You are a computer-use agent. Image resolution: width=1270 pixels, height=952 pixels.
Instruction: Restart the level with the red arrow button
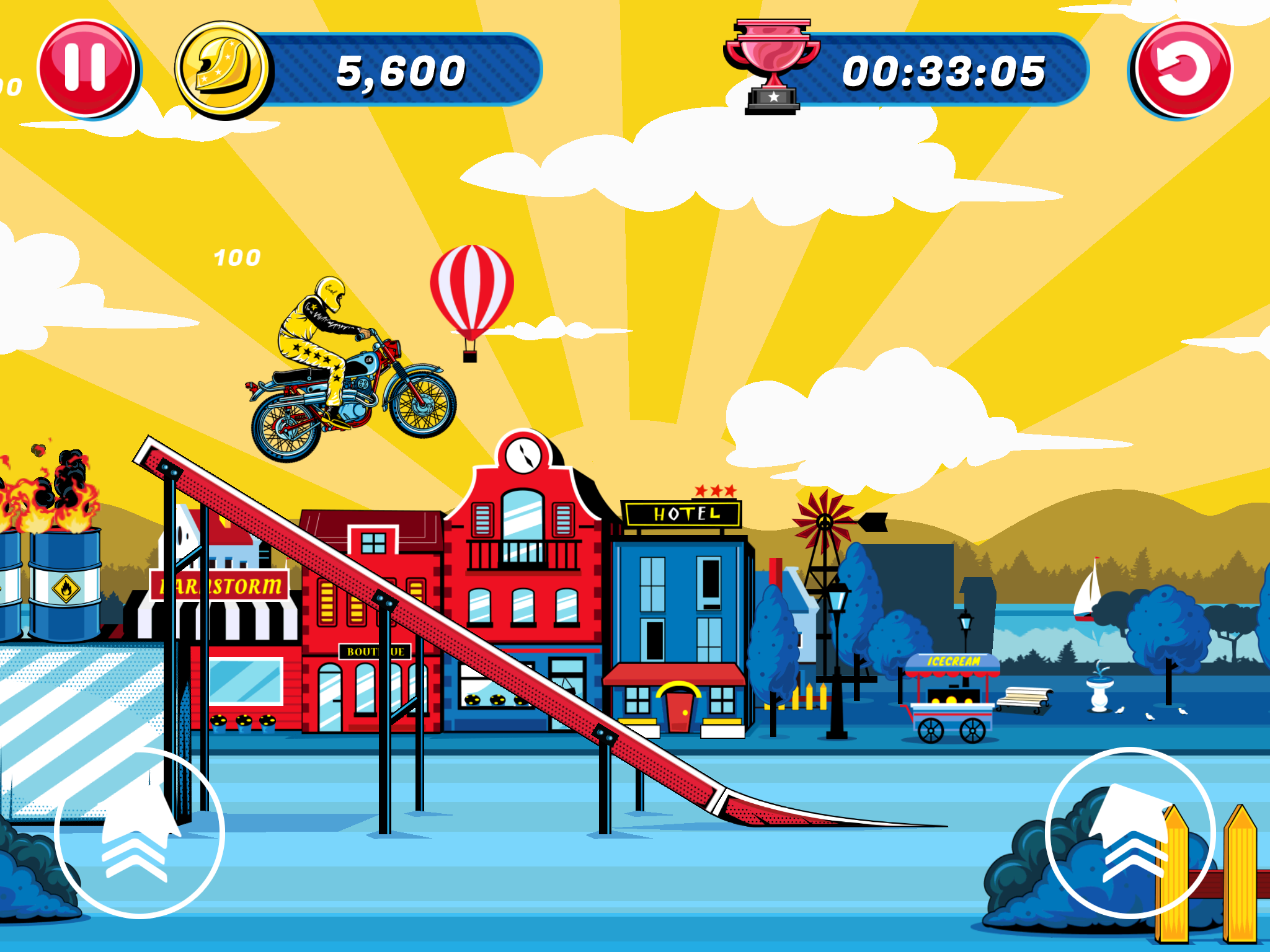1183,69
